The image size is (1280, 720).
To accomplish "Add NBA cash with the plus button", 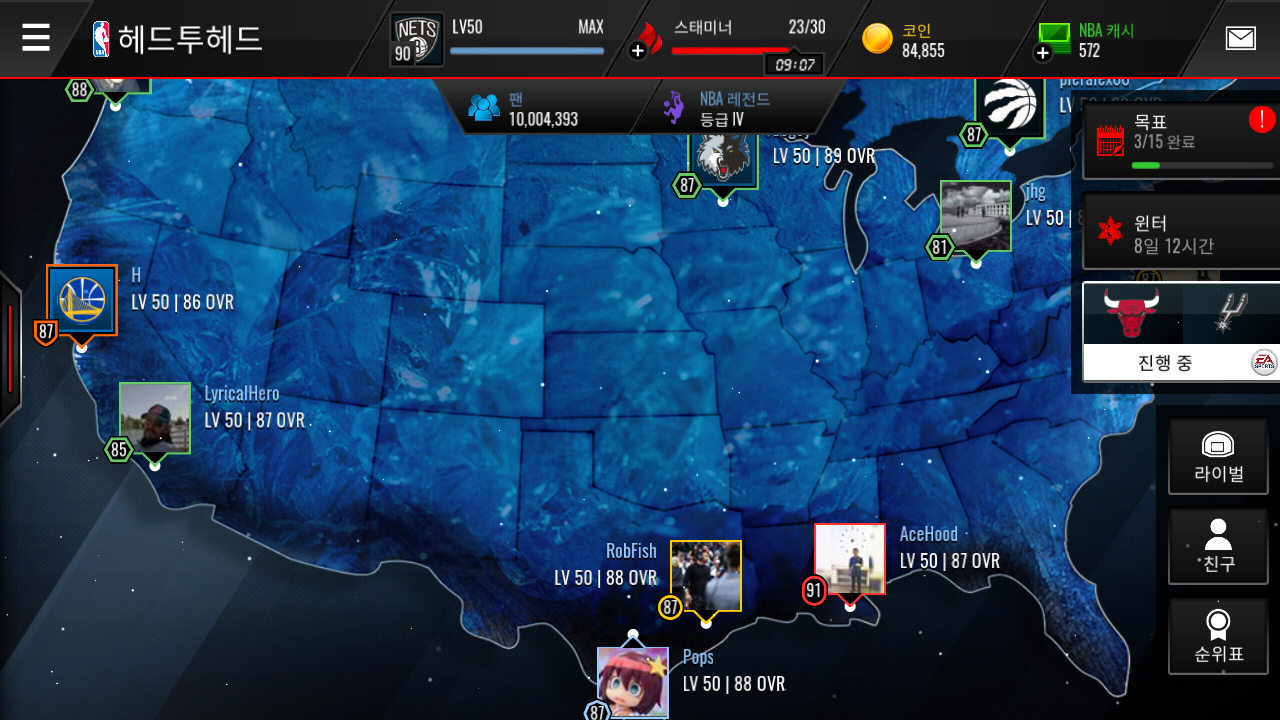I will tap(1043, 52).
